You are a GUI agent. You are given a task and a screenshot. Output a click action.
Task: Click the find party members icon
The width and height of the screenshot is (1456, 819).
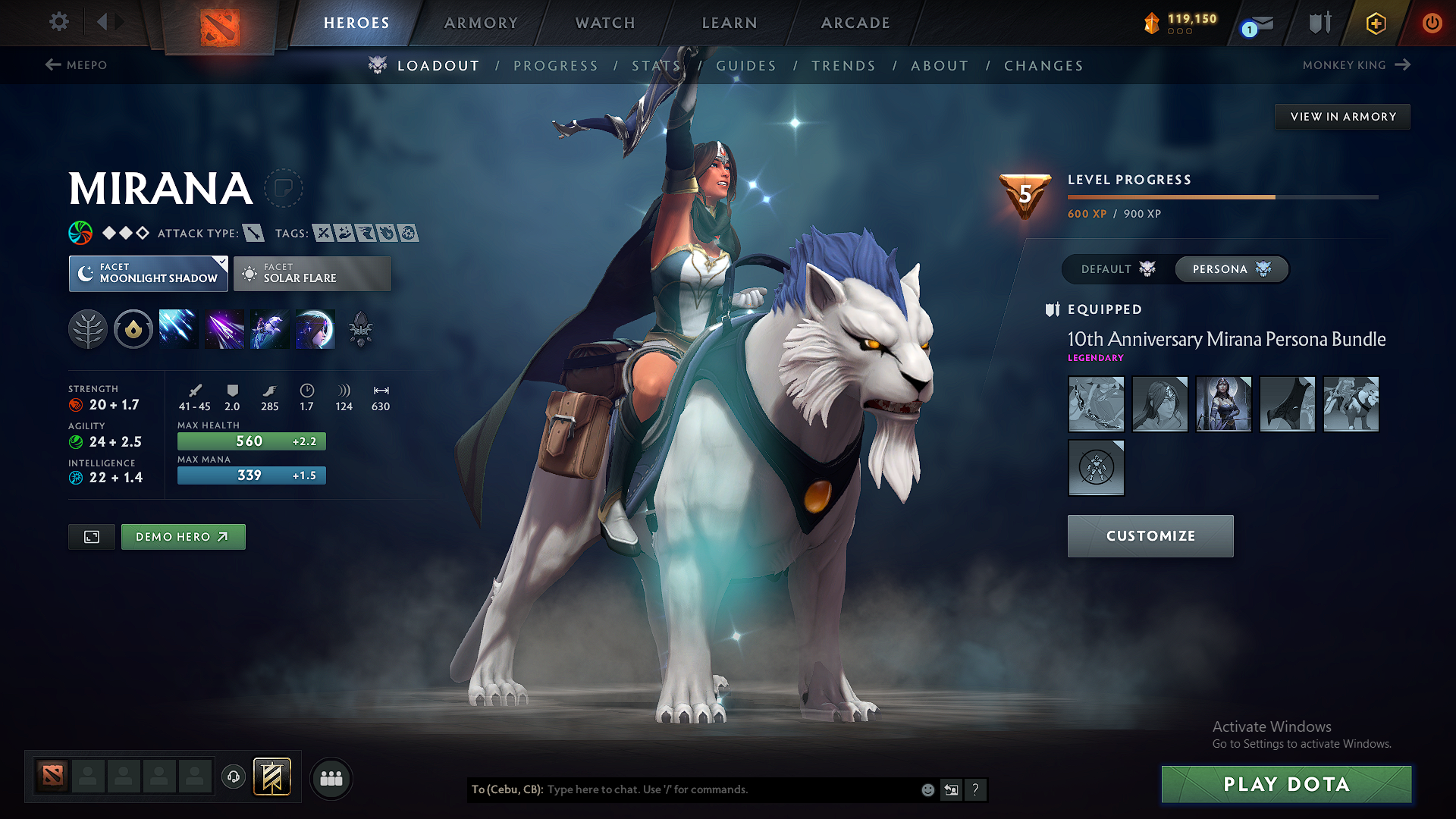331,778
